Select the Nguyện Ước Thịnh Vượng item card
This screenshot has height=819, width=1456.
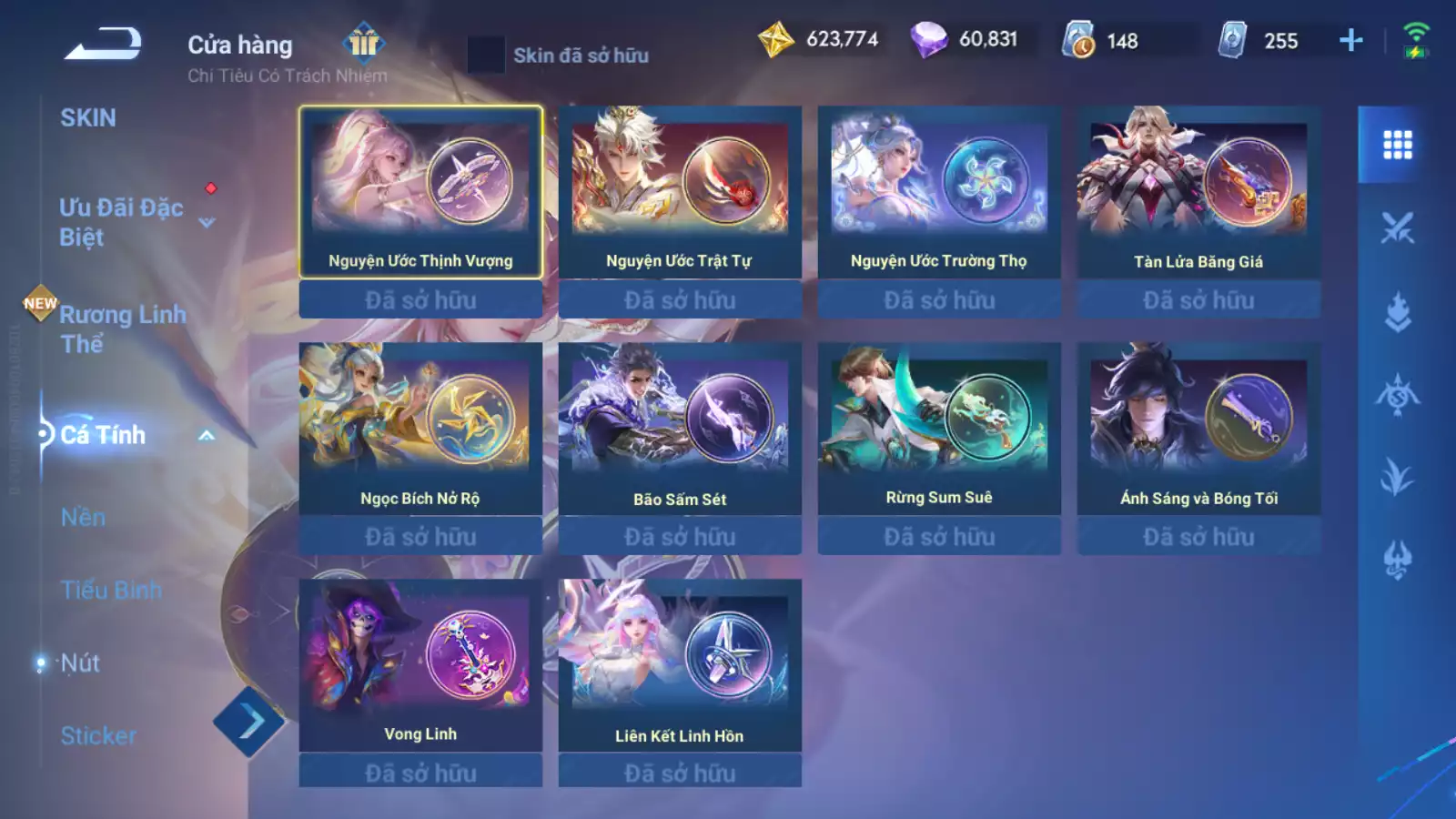pos(420,192)
